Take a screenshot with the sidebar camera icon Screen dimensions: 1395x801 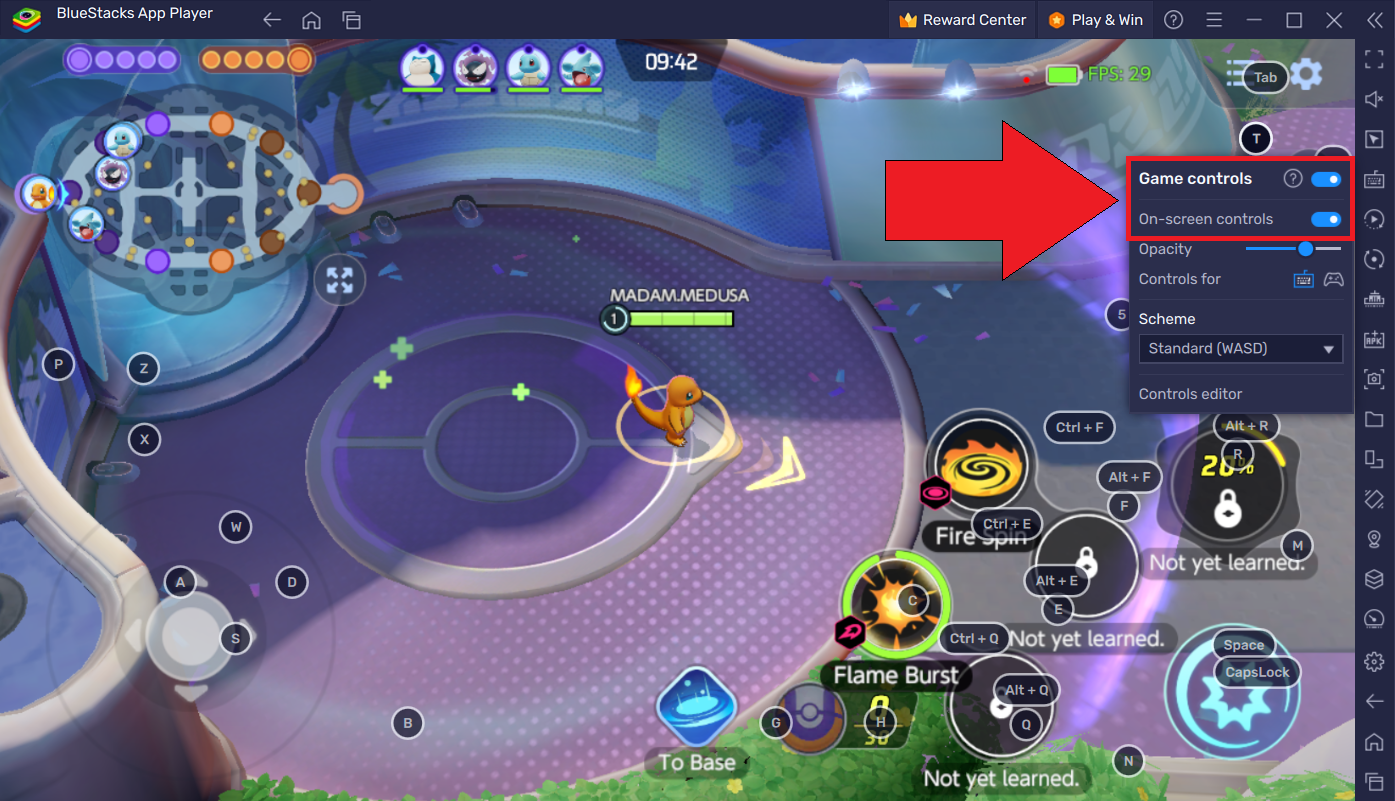pos(1374,380)
